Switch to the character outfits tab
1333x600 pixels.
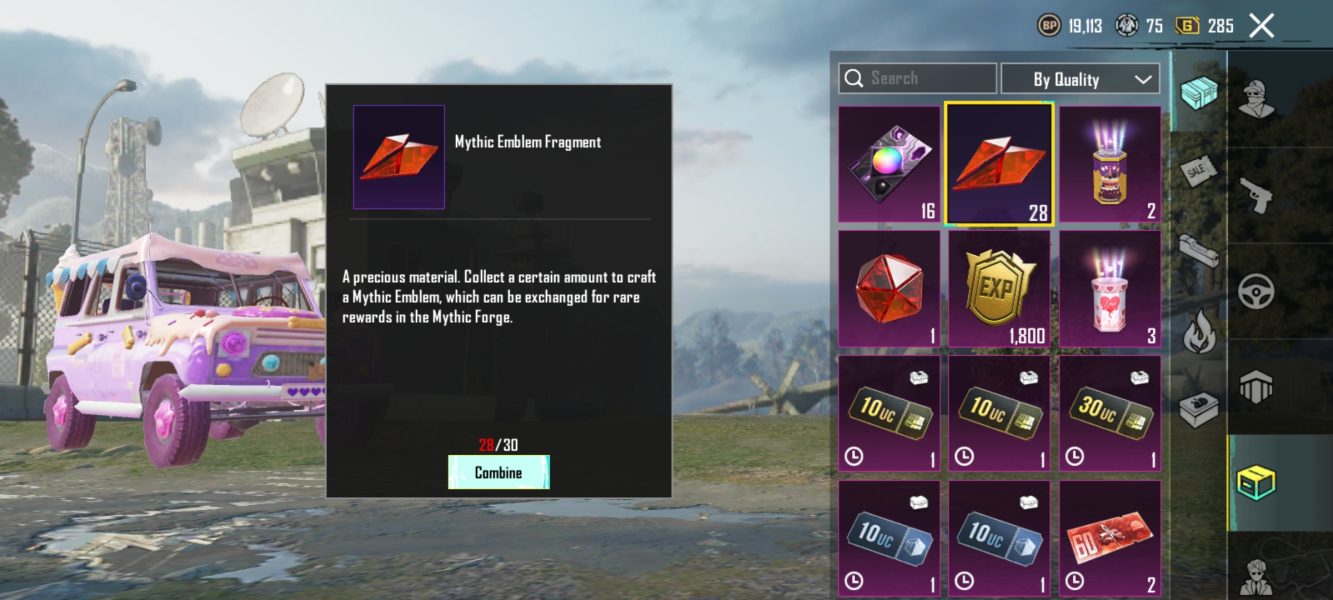pos(1257,98)
